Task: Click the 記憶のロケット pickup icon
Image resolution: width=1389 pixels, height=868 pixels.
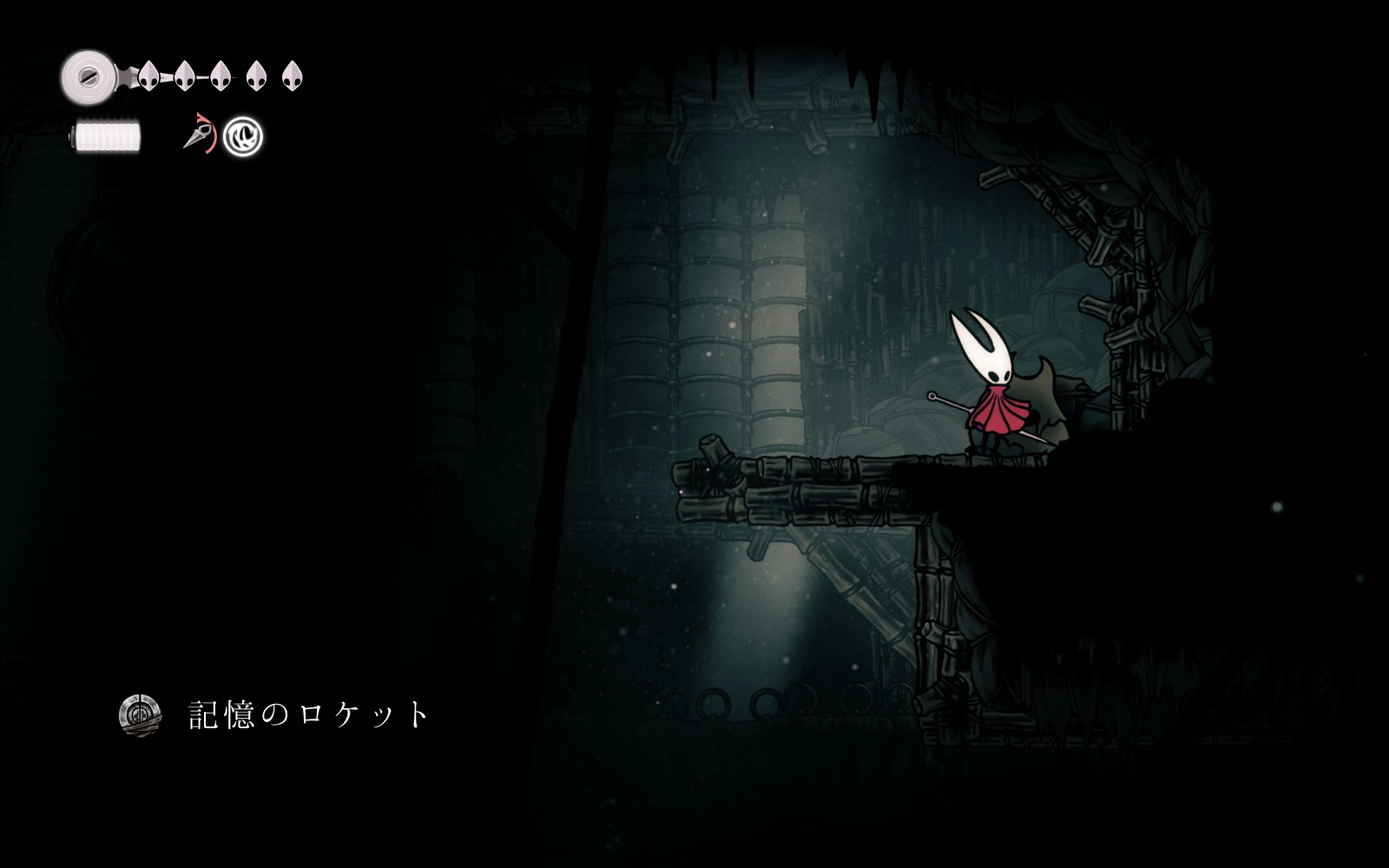Action: 140,715
